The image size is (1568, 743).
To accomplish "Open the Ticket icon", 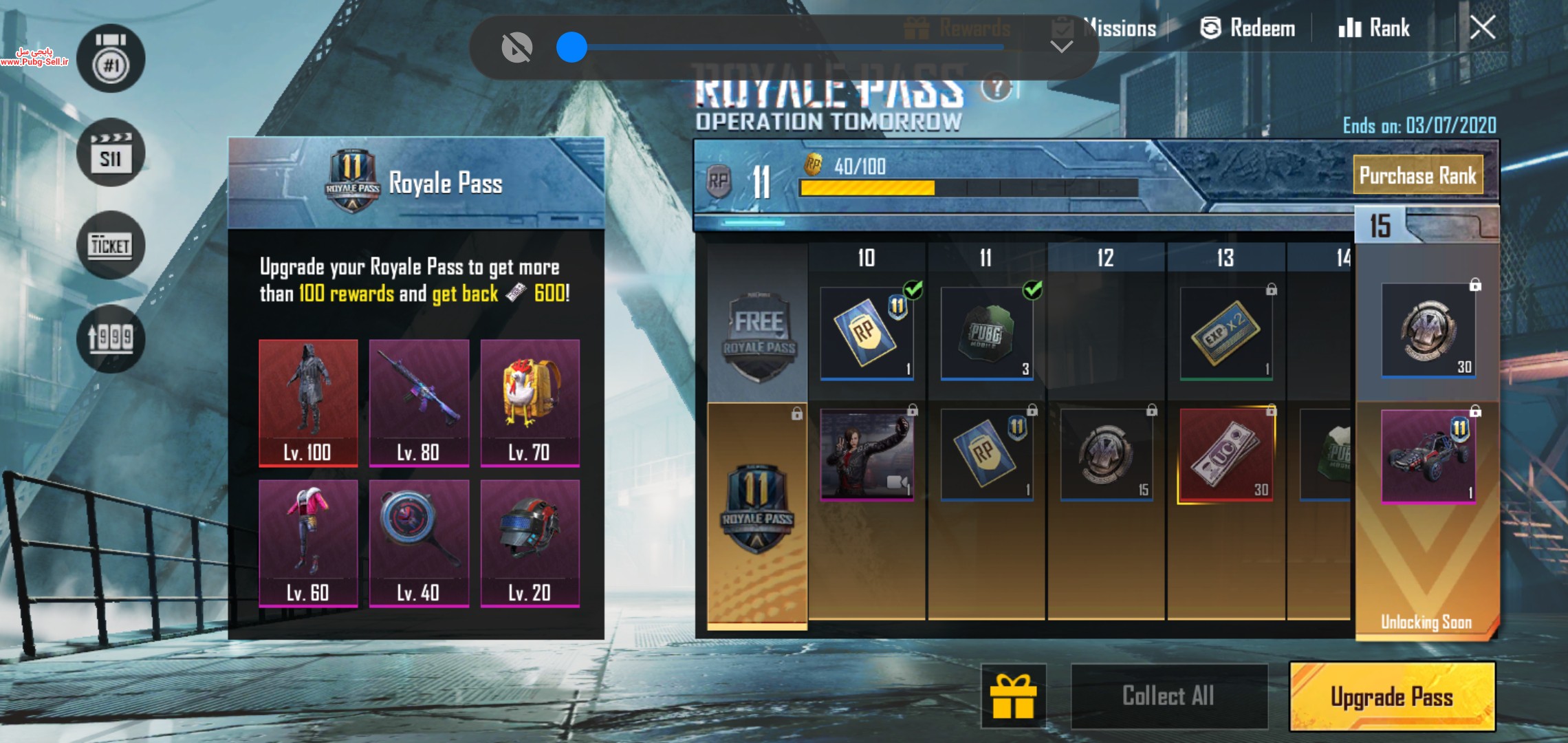I will coord(111,245).
